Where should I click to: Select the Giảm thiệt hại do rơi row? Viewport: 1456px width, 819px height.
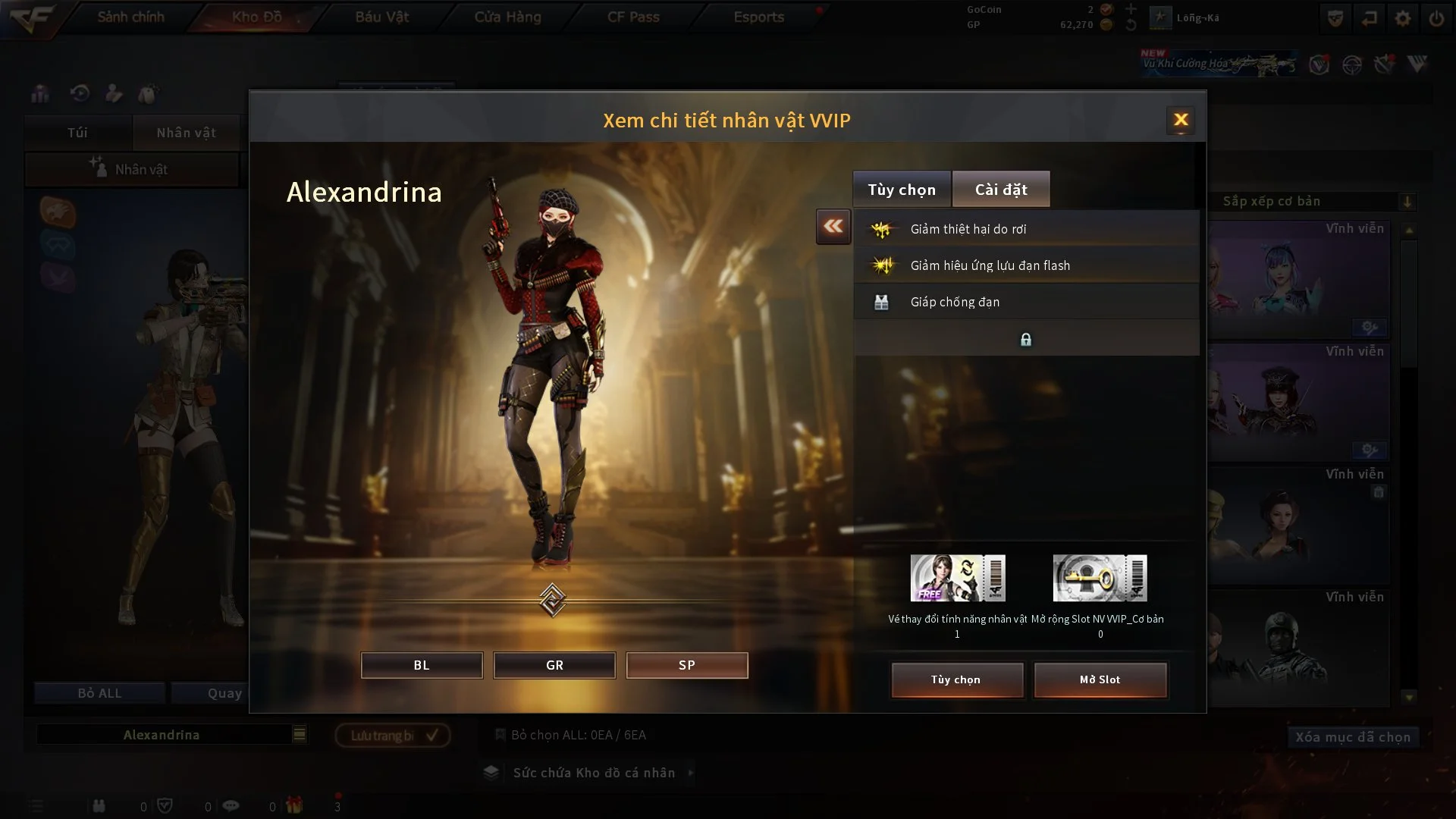[x=1026, y=229]
